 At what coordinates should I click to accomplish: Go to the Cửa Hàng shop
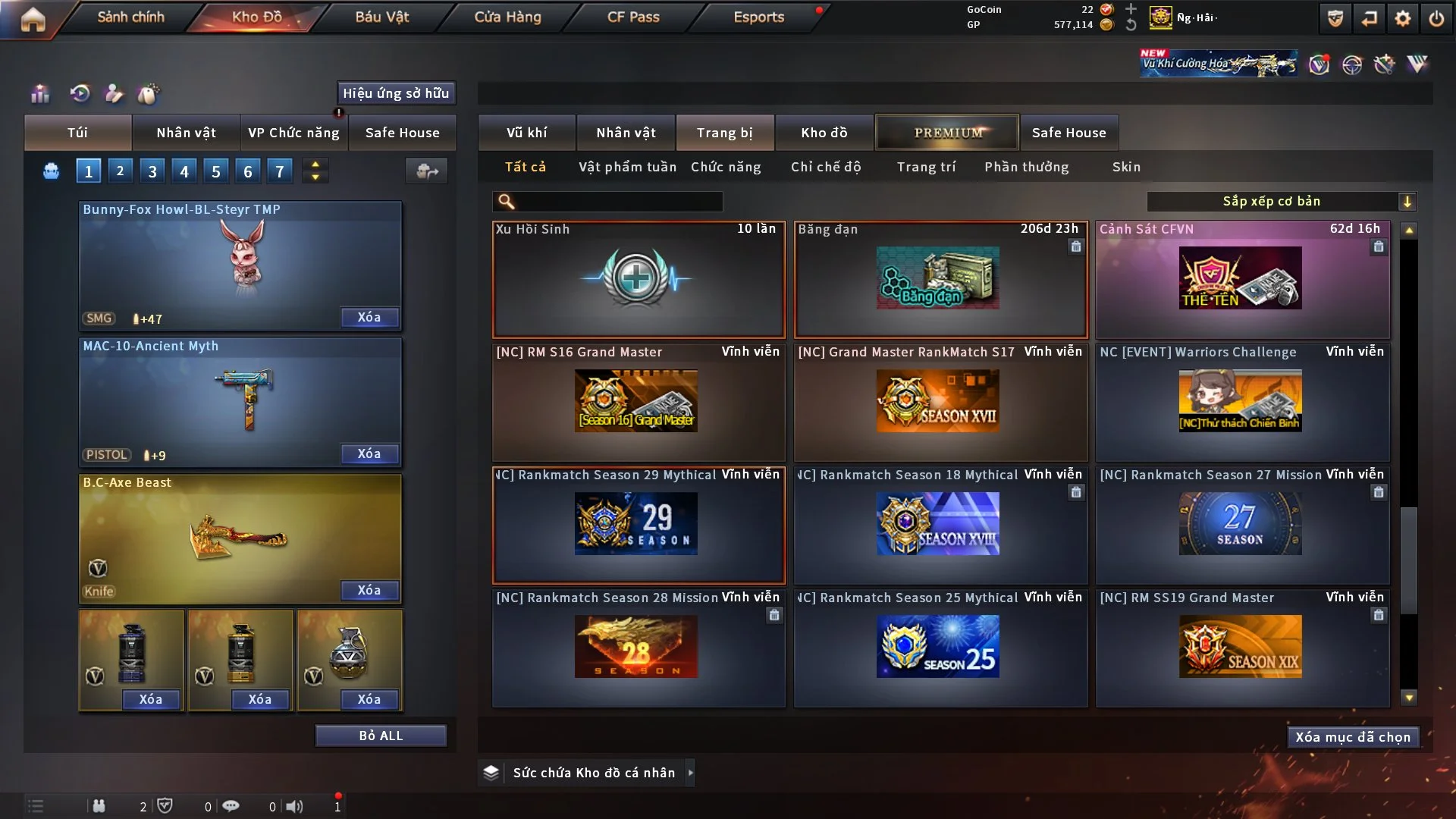[507, 17]
